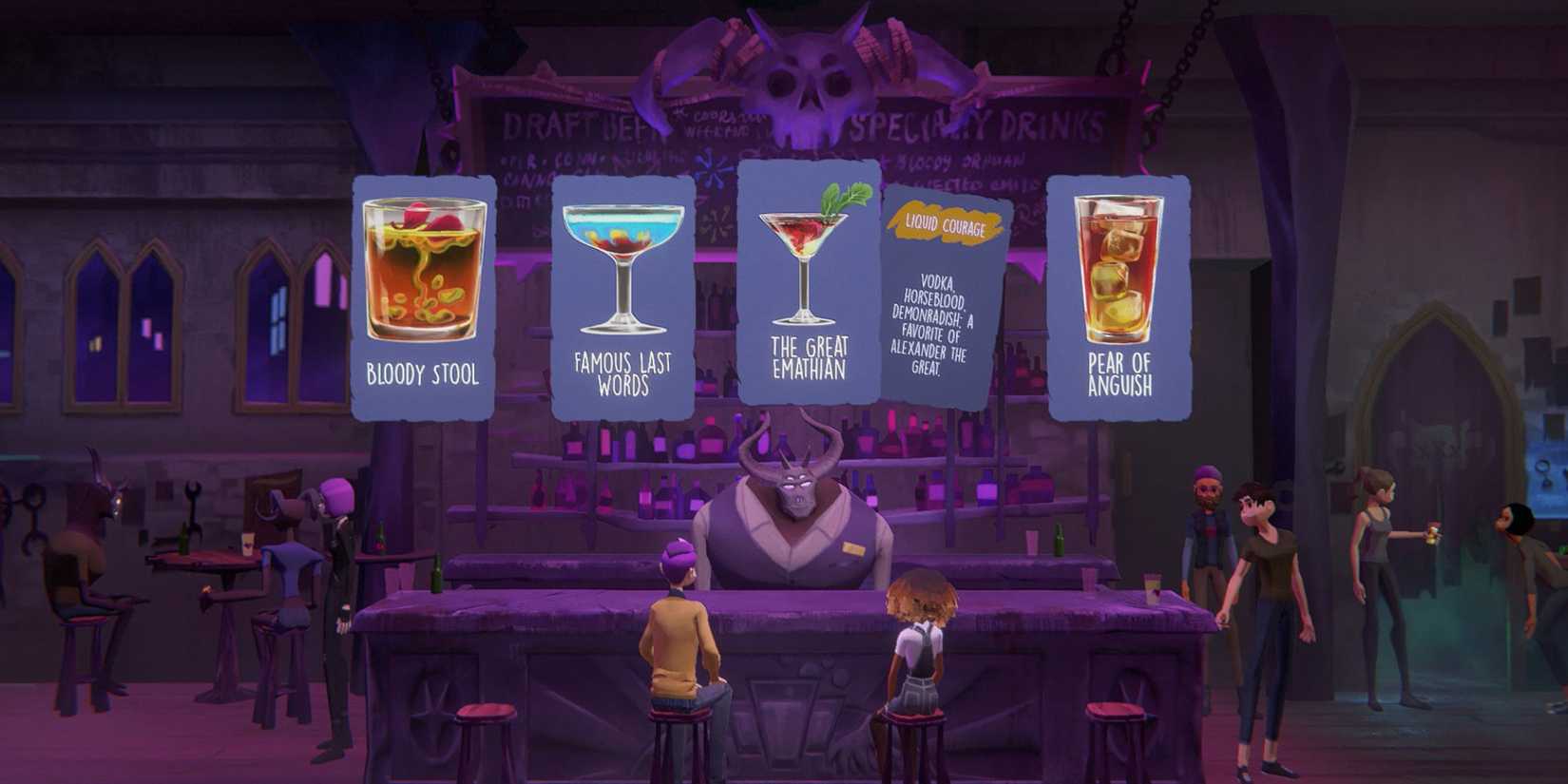Click the bartender's gold name badge
Image resolution: width=1568 pixels, height=784 pixels.
tap(853, 548)
